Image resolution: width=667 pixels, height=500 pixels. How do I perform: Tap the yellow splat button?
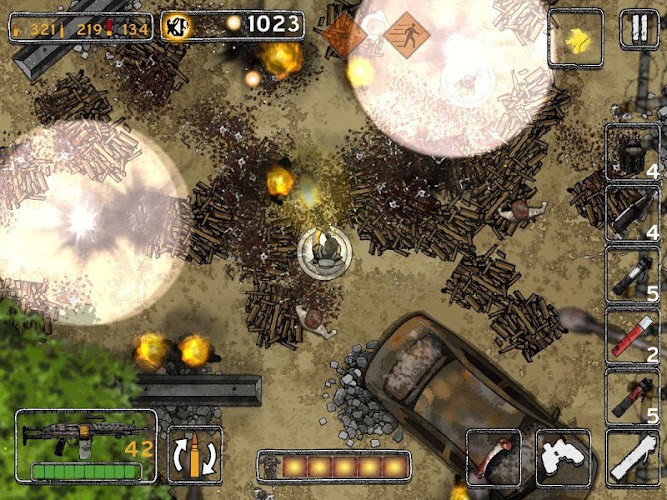576,37
